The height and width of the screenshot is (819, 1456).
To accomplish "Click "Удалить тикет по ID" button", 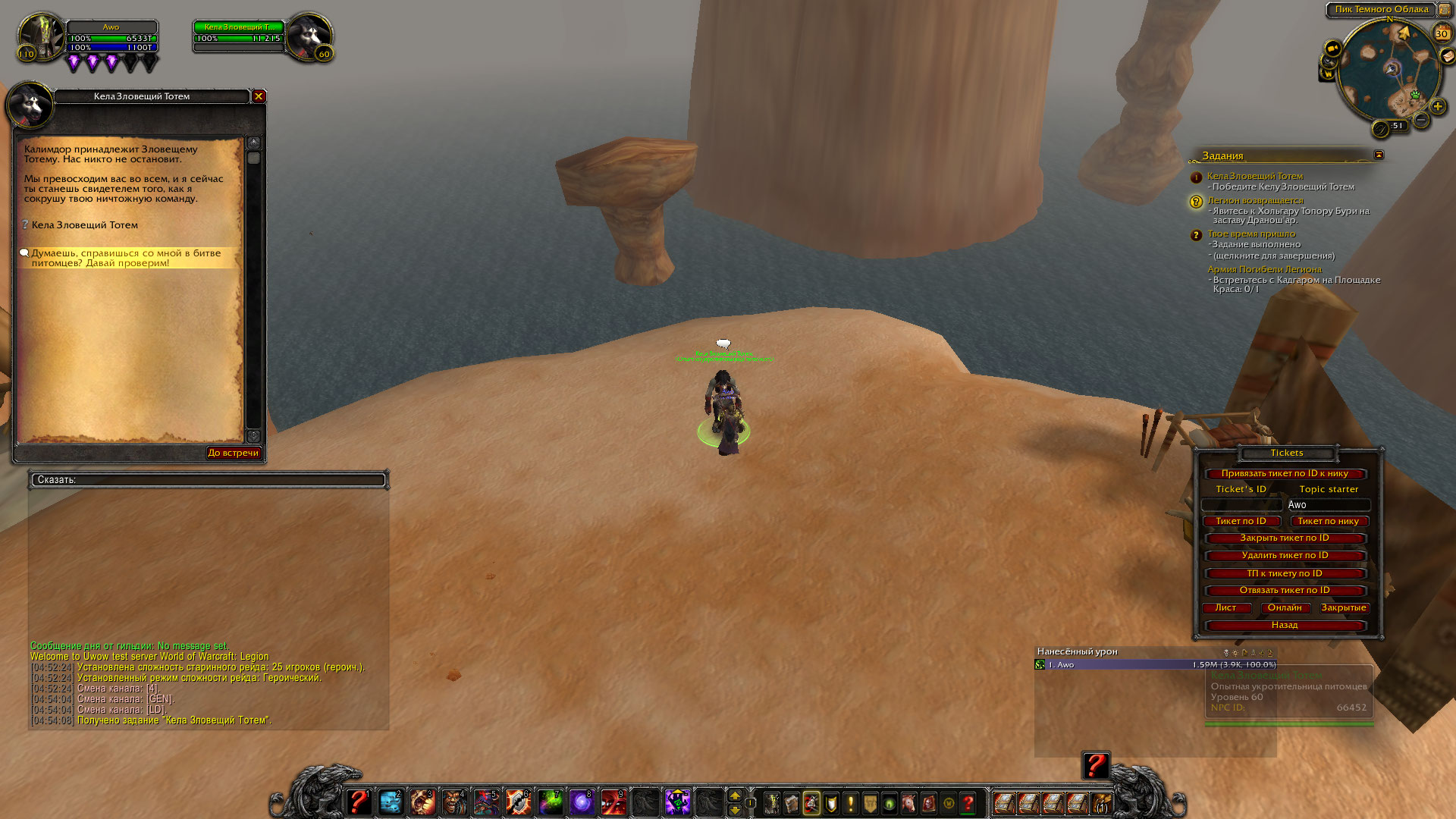I will coord(1285,555).
